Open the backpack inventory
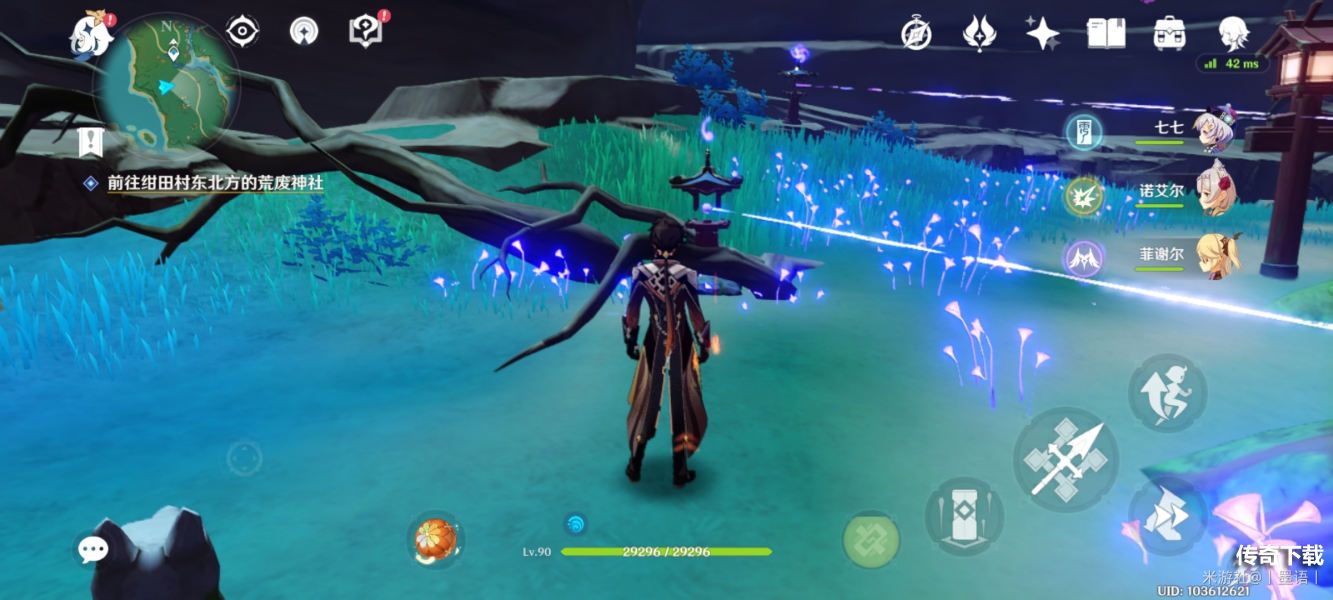Viewport: 1333px width, 600px height. 1169,33
